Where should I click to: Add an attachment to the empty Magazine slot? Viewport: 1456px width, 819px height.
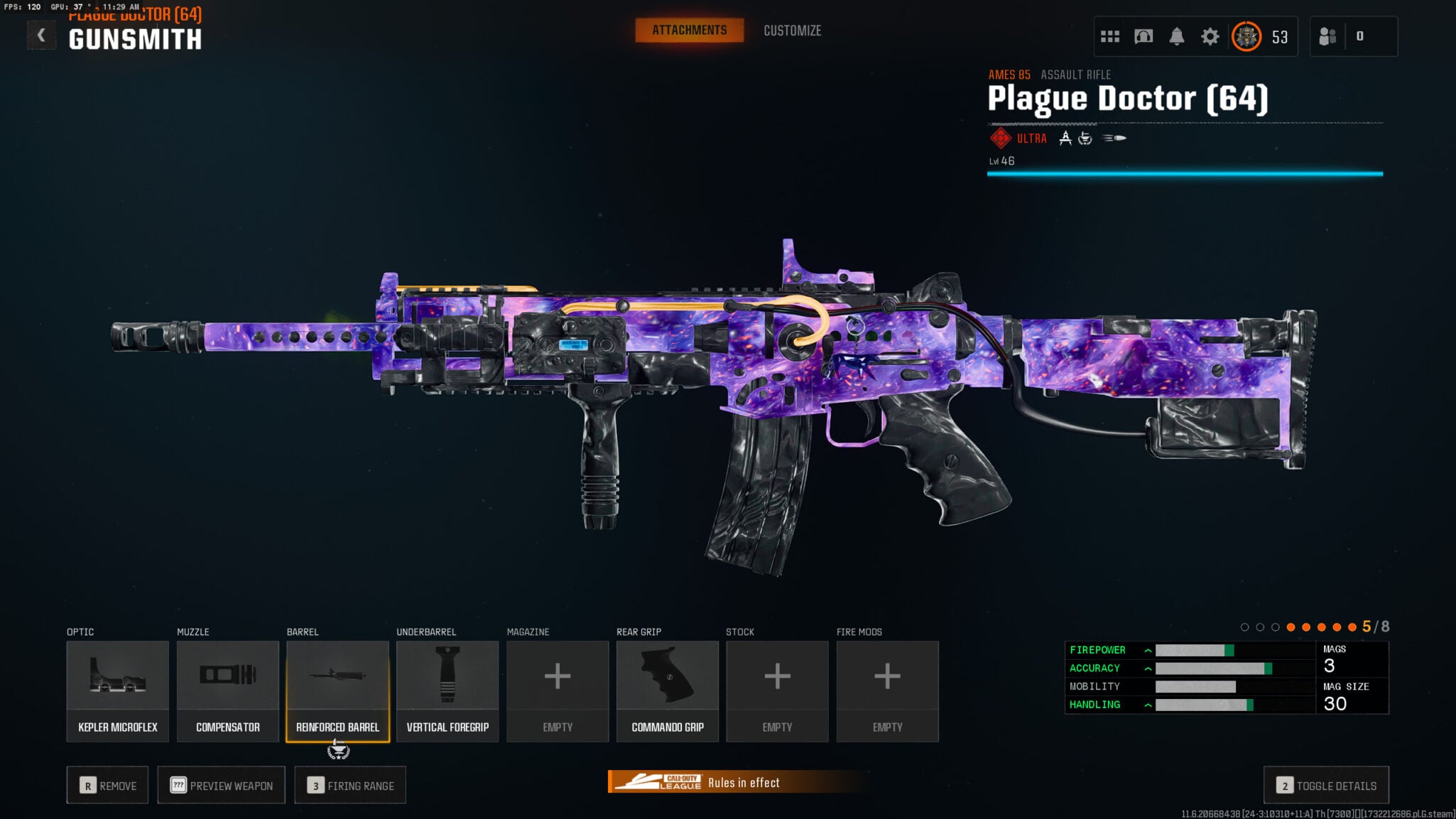pyautogui.click(x=558, y=690)
